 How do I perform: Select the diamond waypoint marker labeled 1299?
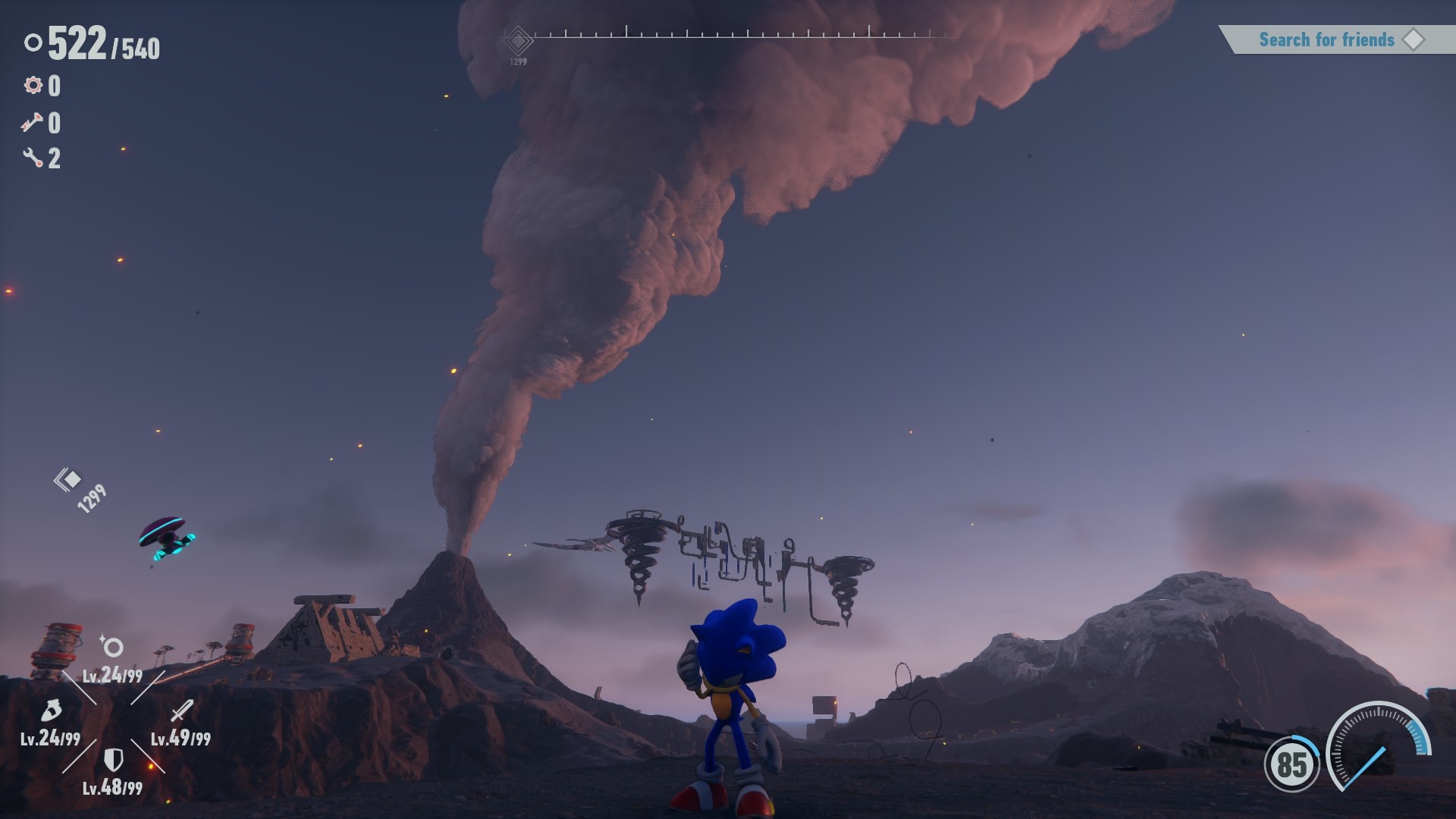70,479
